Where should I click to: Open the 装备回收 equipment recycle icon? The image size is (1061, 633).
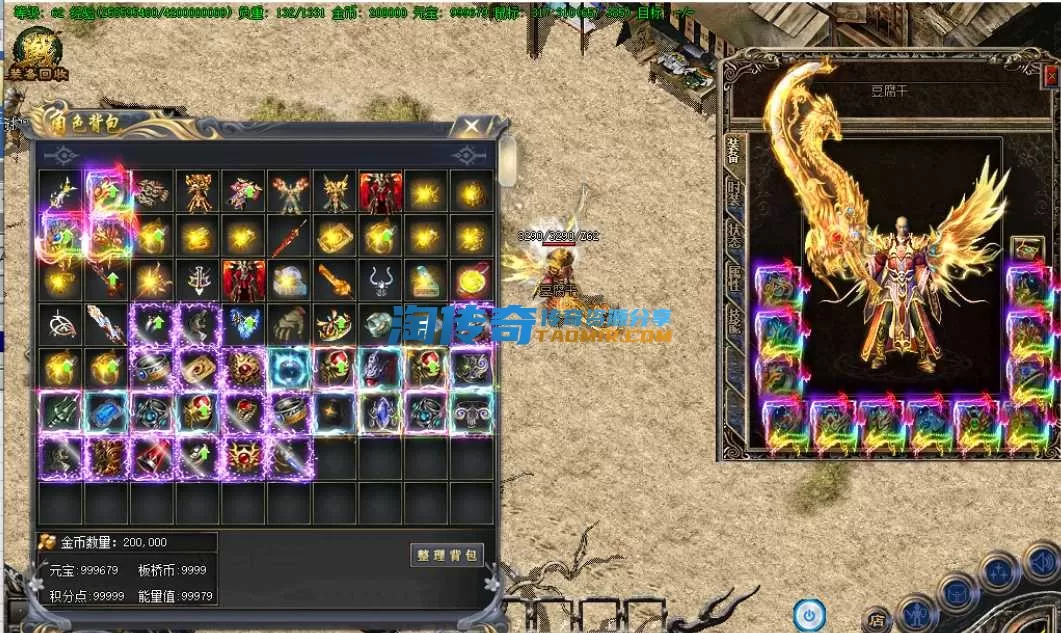pyautogui.click(x=36, y=55)
